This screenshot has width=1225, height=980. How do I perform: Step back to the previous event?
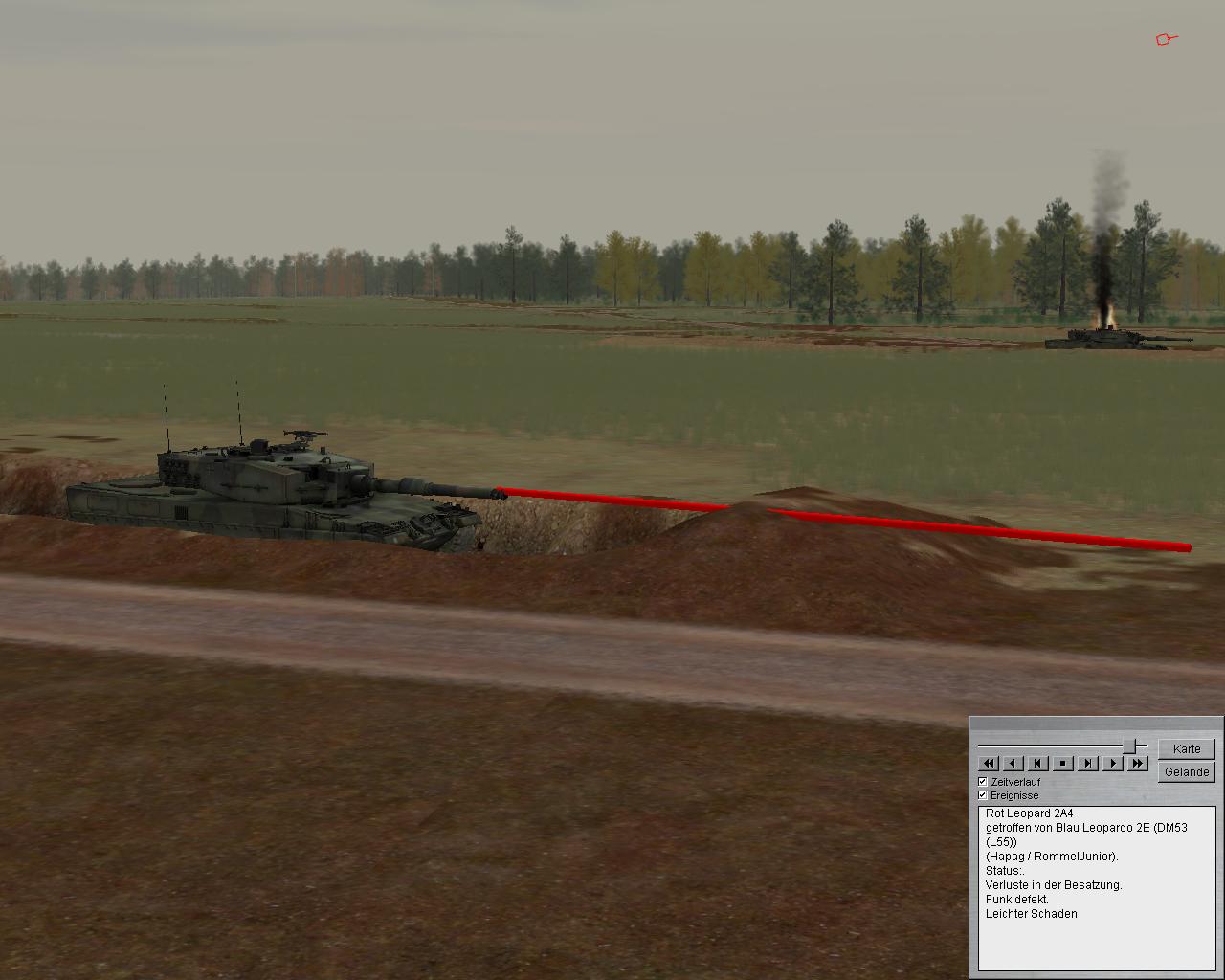click(1038, 763)
